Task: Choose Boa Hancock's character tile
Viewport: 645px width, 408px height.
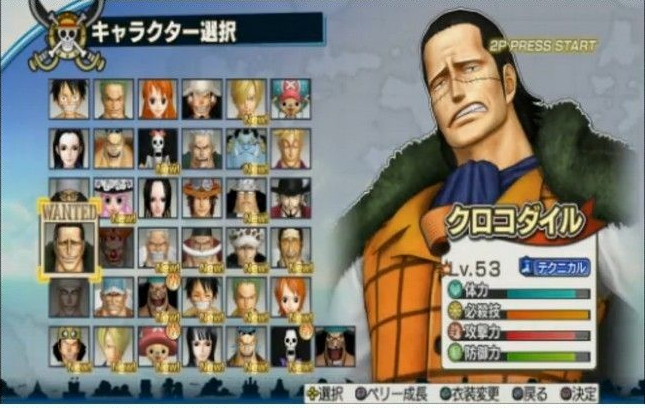Action: pos(157,197)
